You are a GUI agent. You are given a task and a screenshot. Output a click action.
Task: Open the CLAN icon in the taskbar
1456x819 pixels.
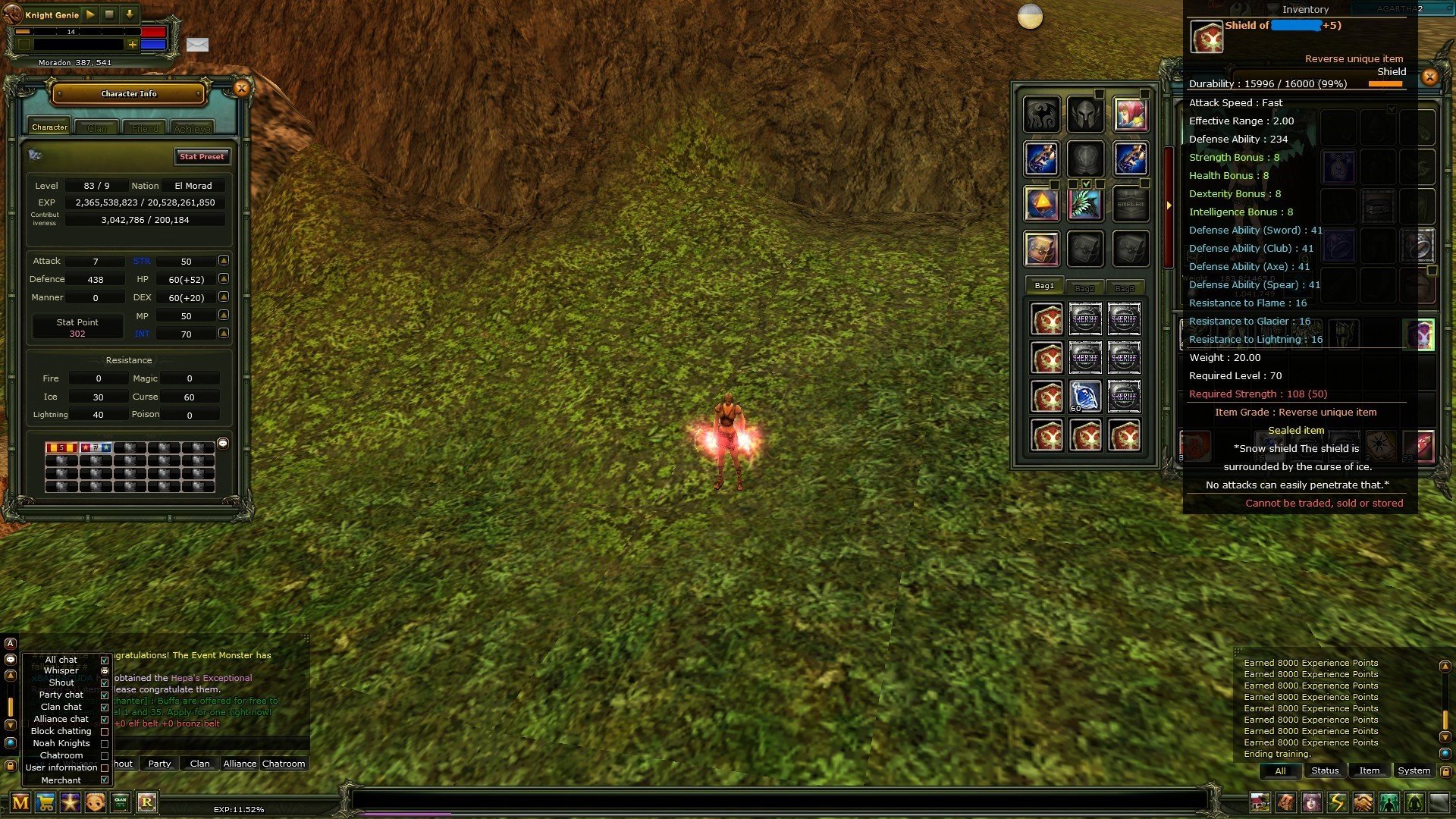point(121,803)
